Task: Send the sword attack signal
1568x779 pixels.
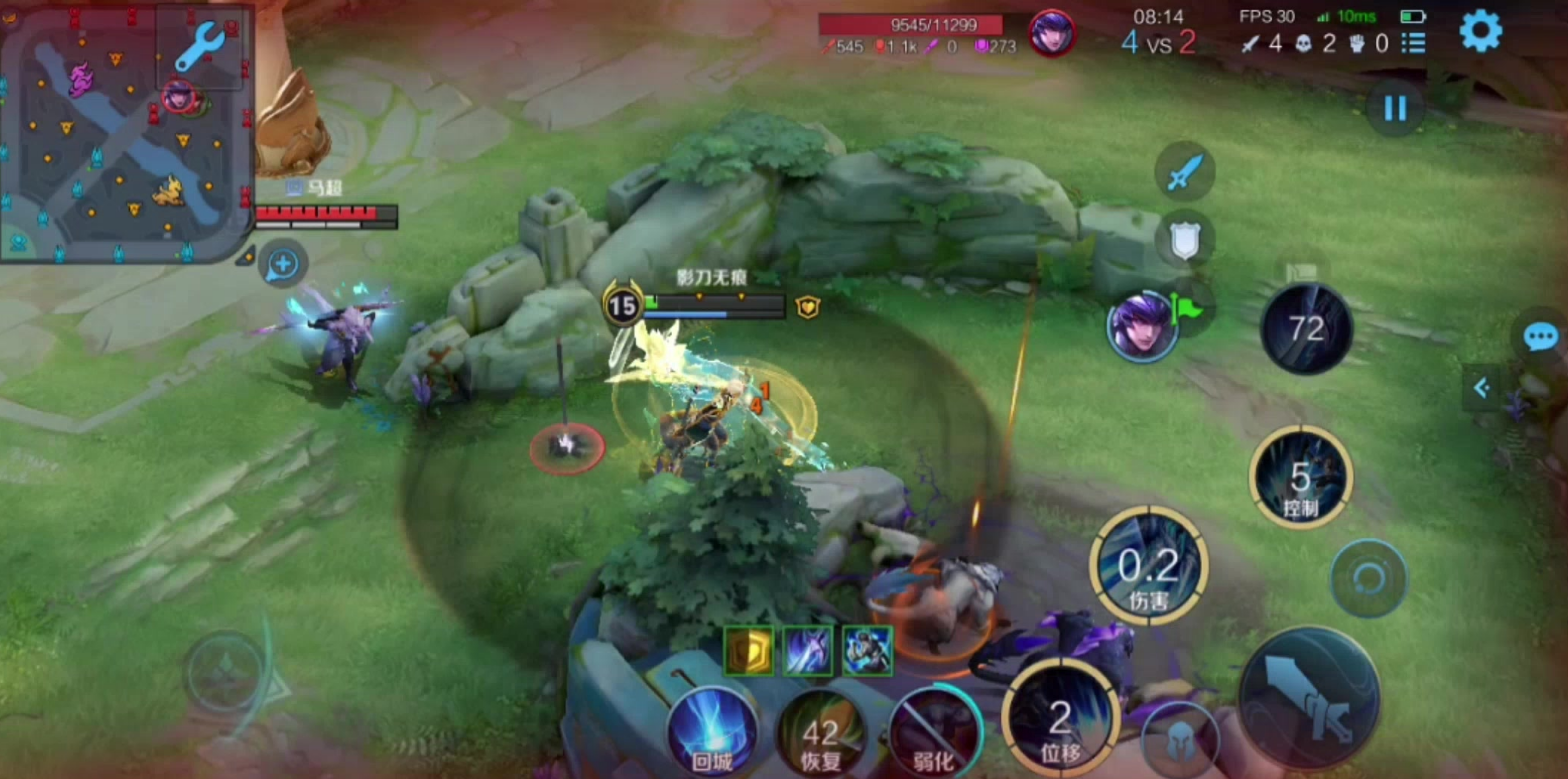Action: point(1185,172)
